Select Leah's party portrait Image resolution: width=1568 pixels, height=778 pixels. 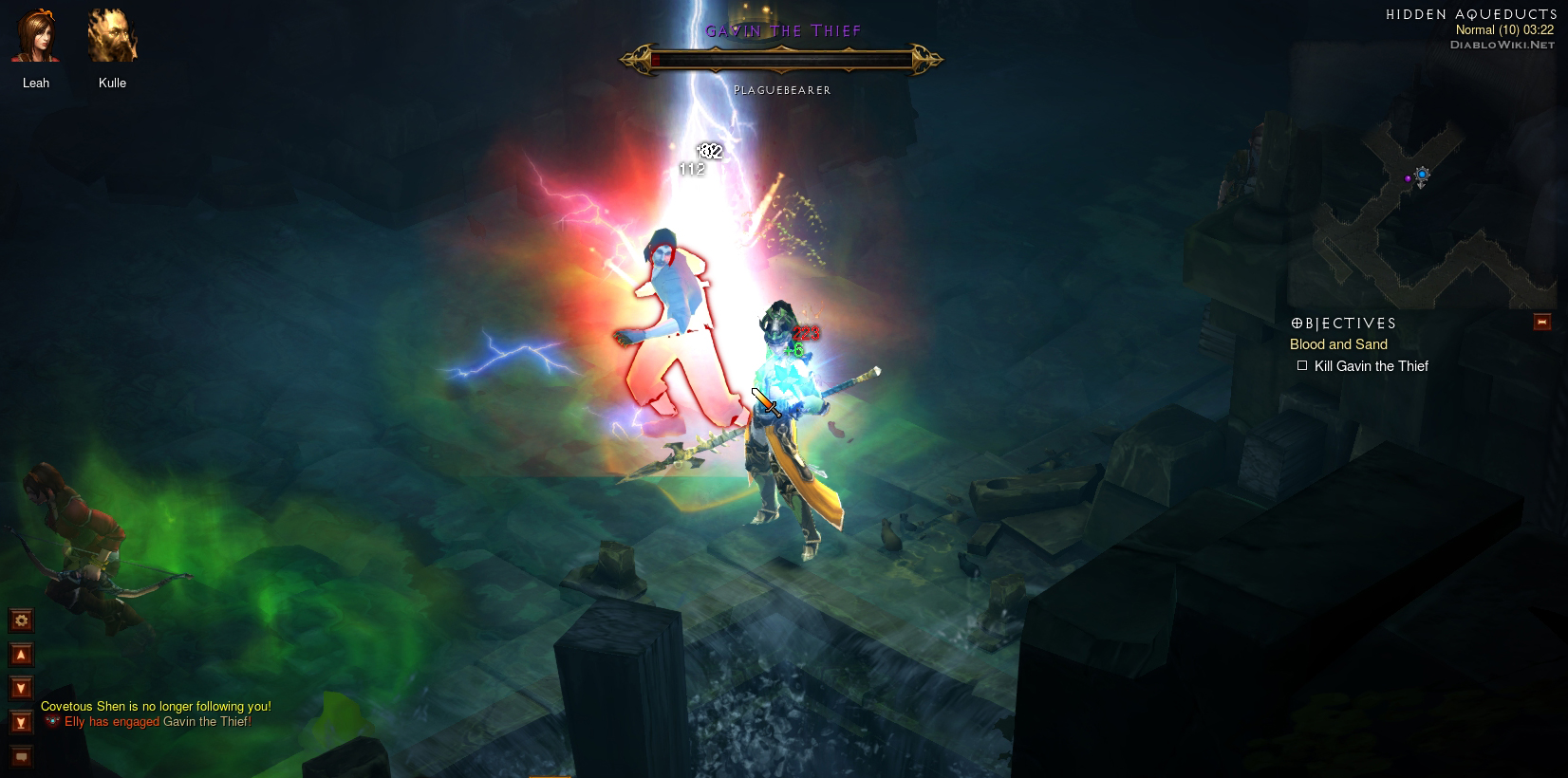(x=35, y=37)
